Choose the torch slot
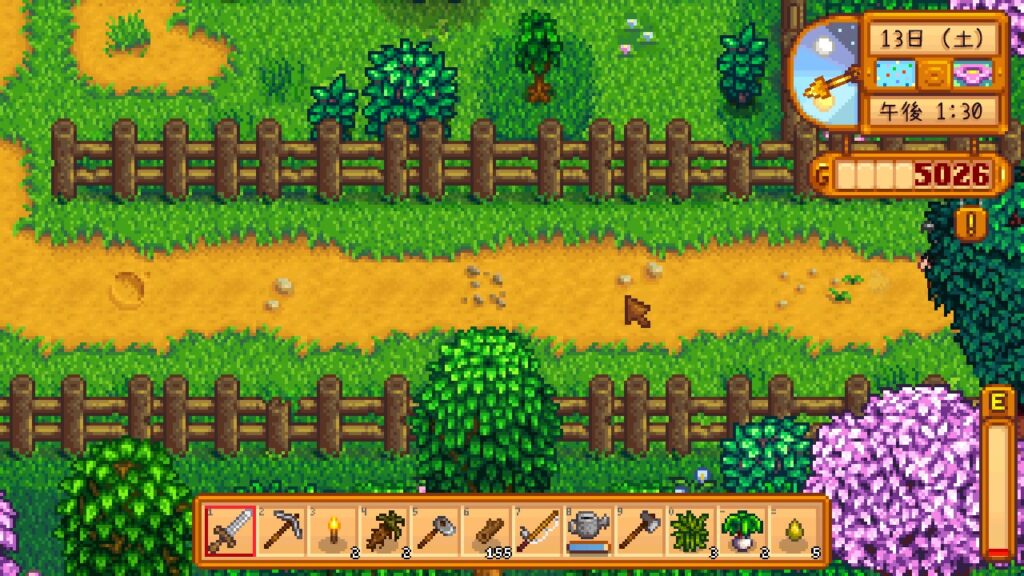The image size is (1024, 576). (x=331, y=530)
